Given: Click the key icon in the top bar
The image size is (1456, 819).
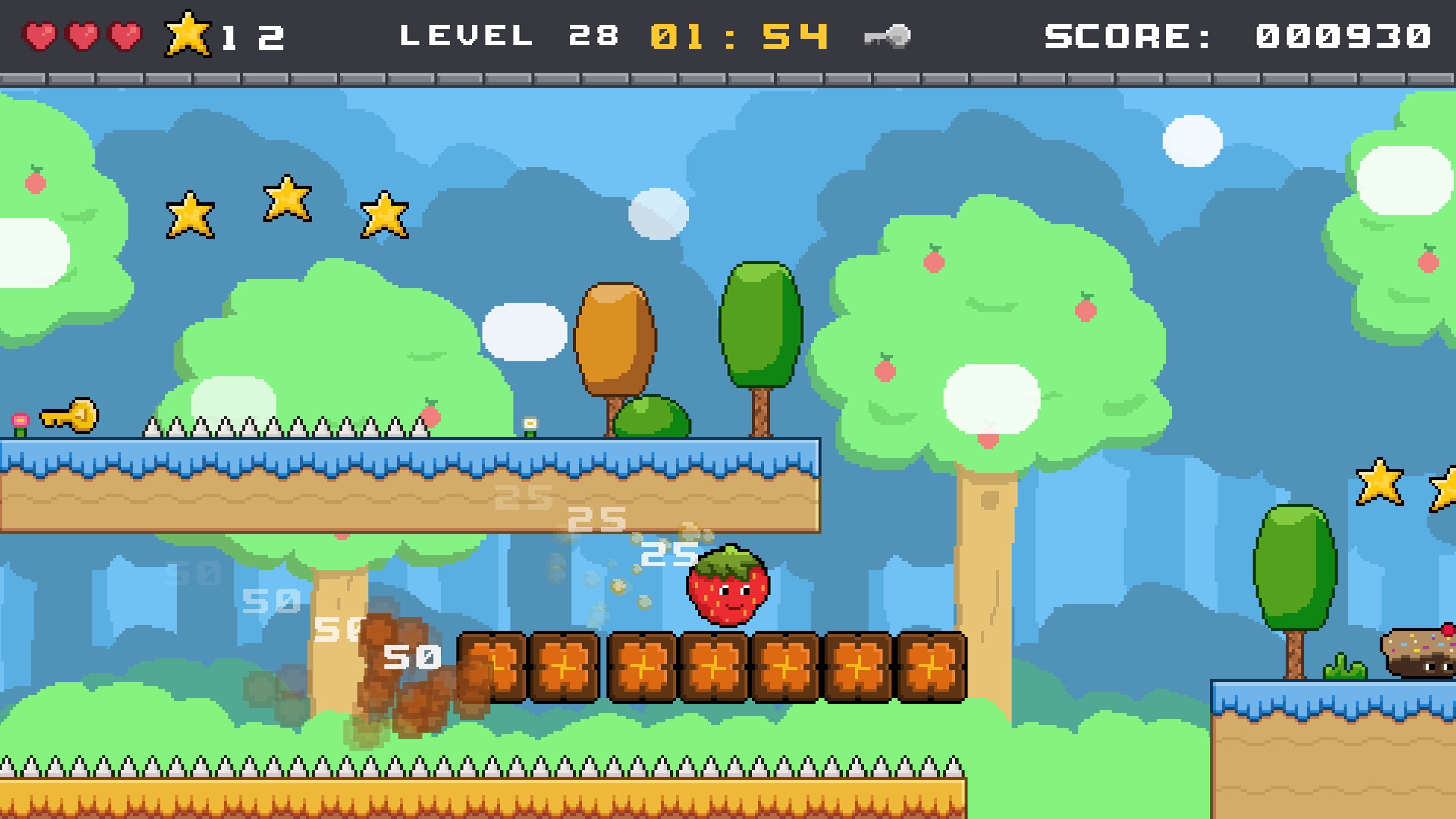Looking at the screenshot, I should 889,34.
